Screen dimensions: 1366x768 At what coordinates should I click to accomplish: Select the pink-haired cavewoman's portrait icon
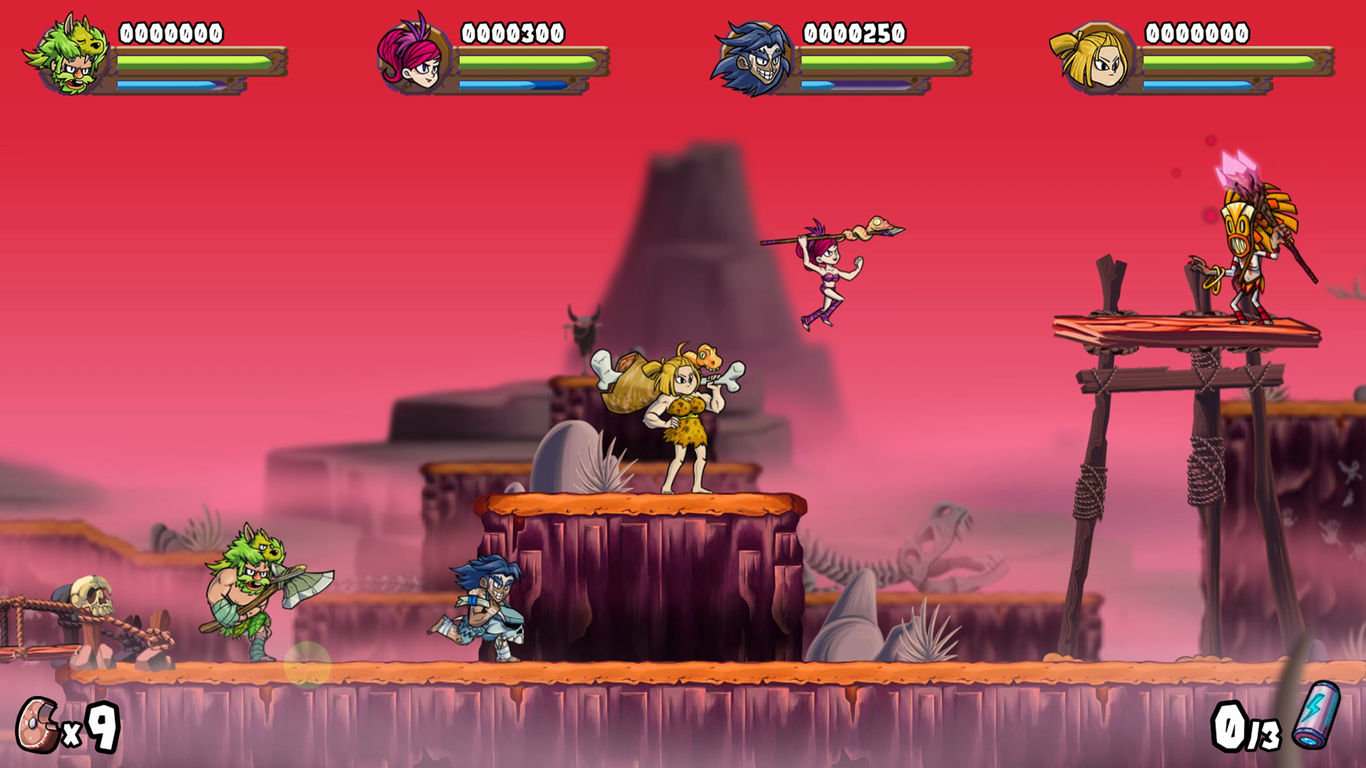pos(413,55)
